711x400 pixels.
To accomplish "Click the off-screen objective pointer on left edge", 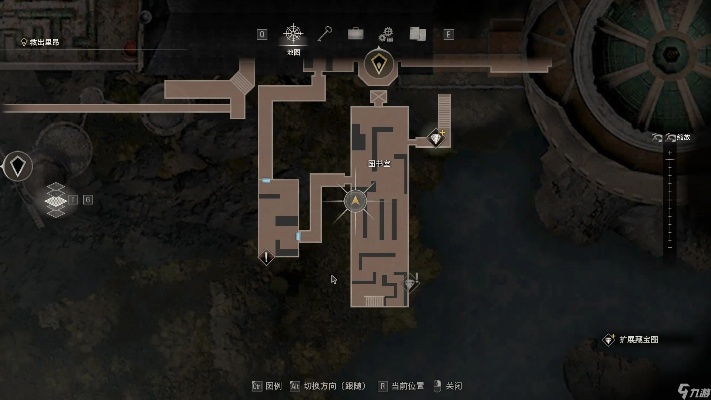I will click(x=18, y=165).
